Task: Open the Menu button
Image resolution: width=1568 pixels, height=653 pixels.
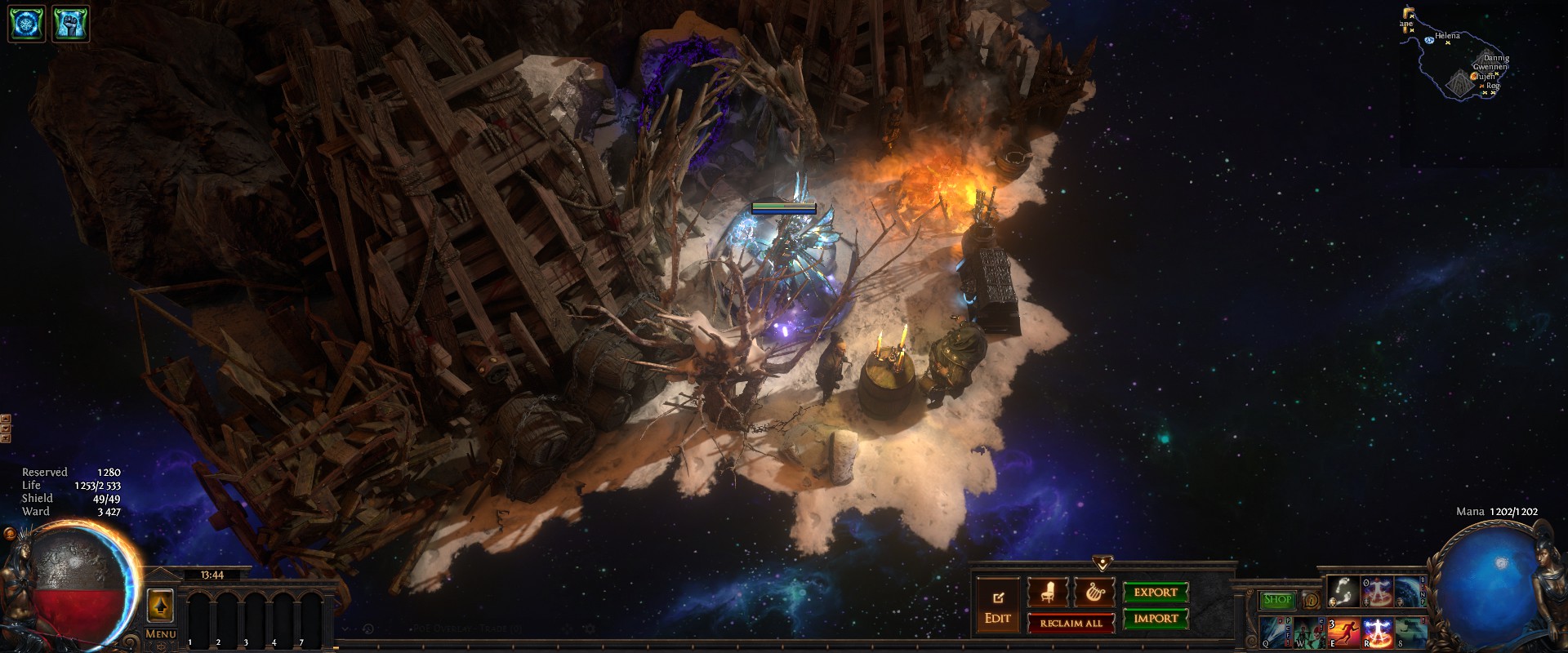Action: (x=160, y=634)
